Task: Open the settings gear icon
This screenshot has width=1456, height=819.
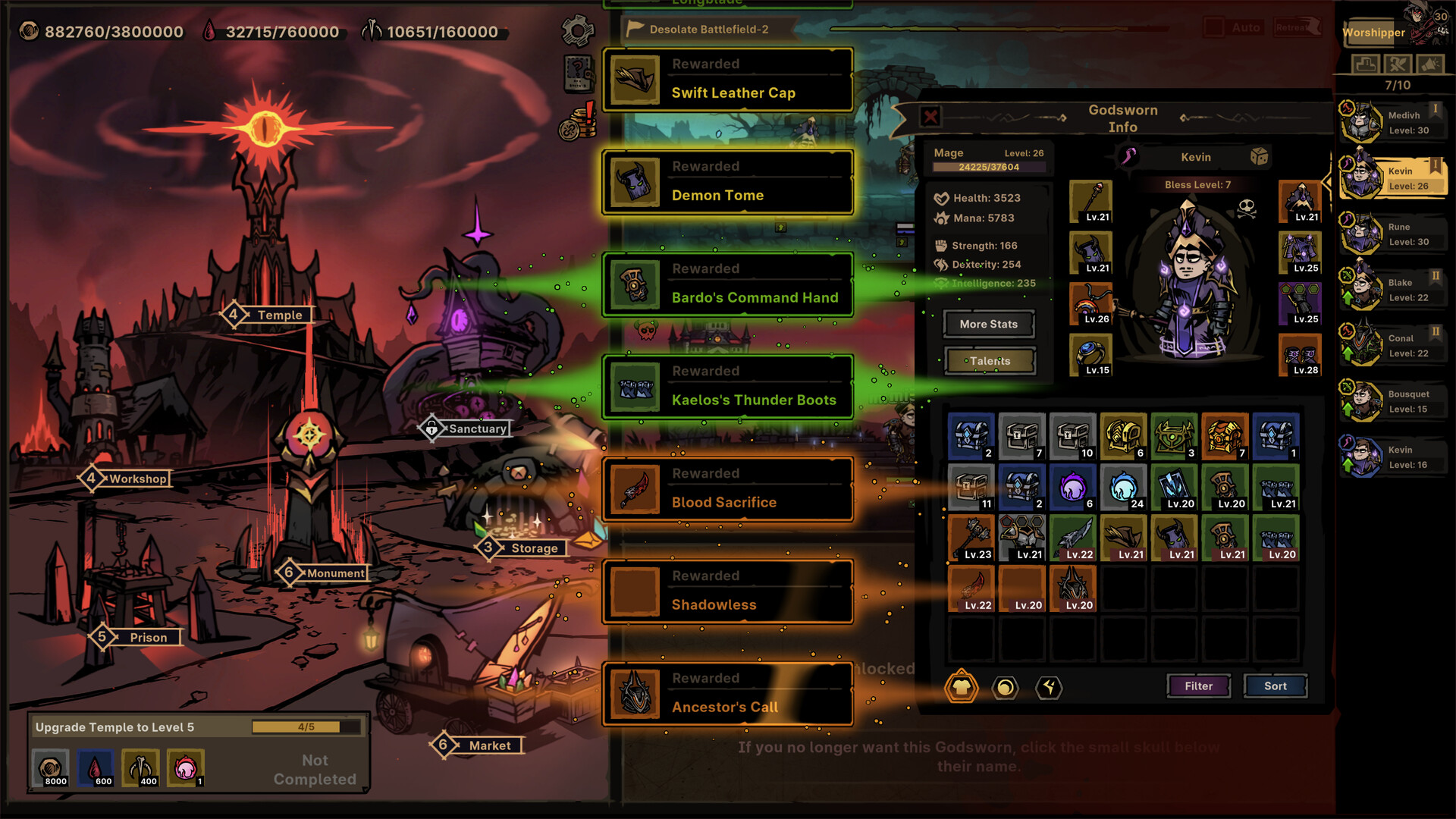Action: click(x=577, y=32)
